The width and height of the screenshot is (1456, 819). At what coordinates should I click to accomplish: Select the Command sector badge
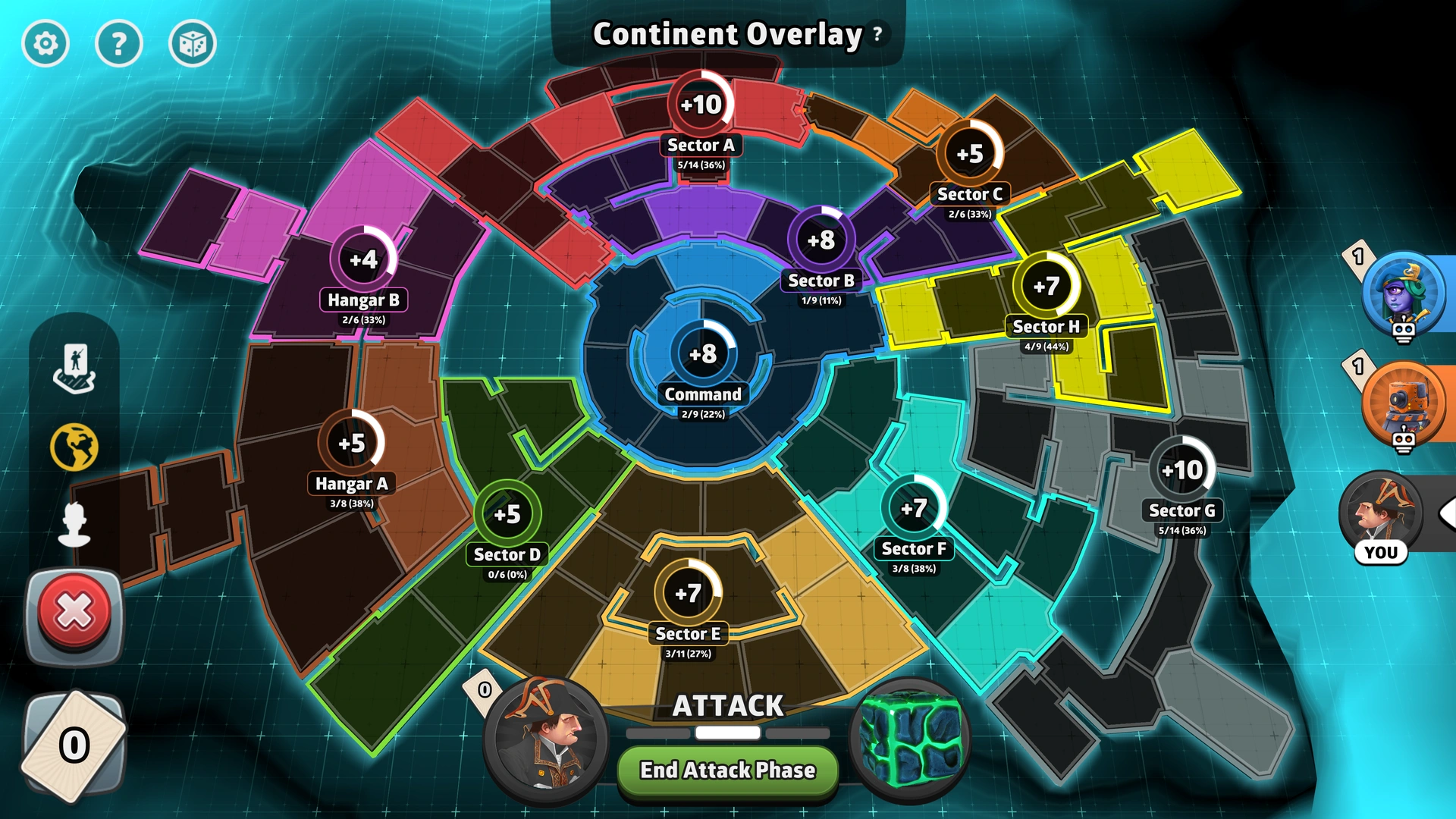(702, 353)
